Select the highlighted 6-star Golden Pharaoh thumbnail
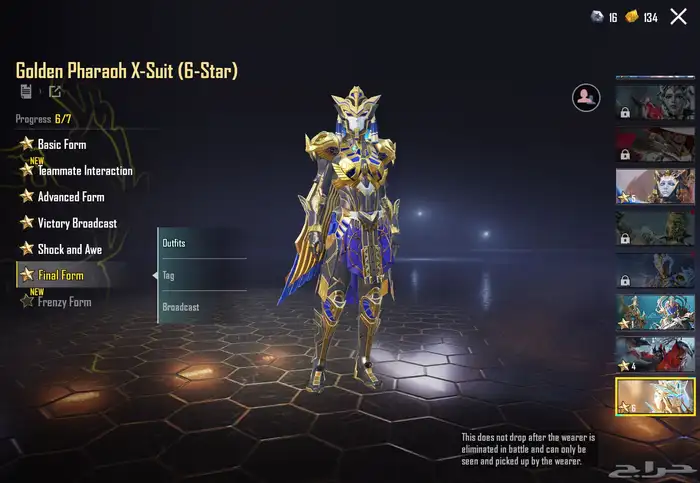Viewport: 700px width, 483px height. pos(654,397)
